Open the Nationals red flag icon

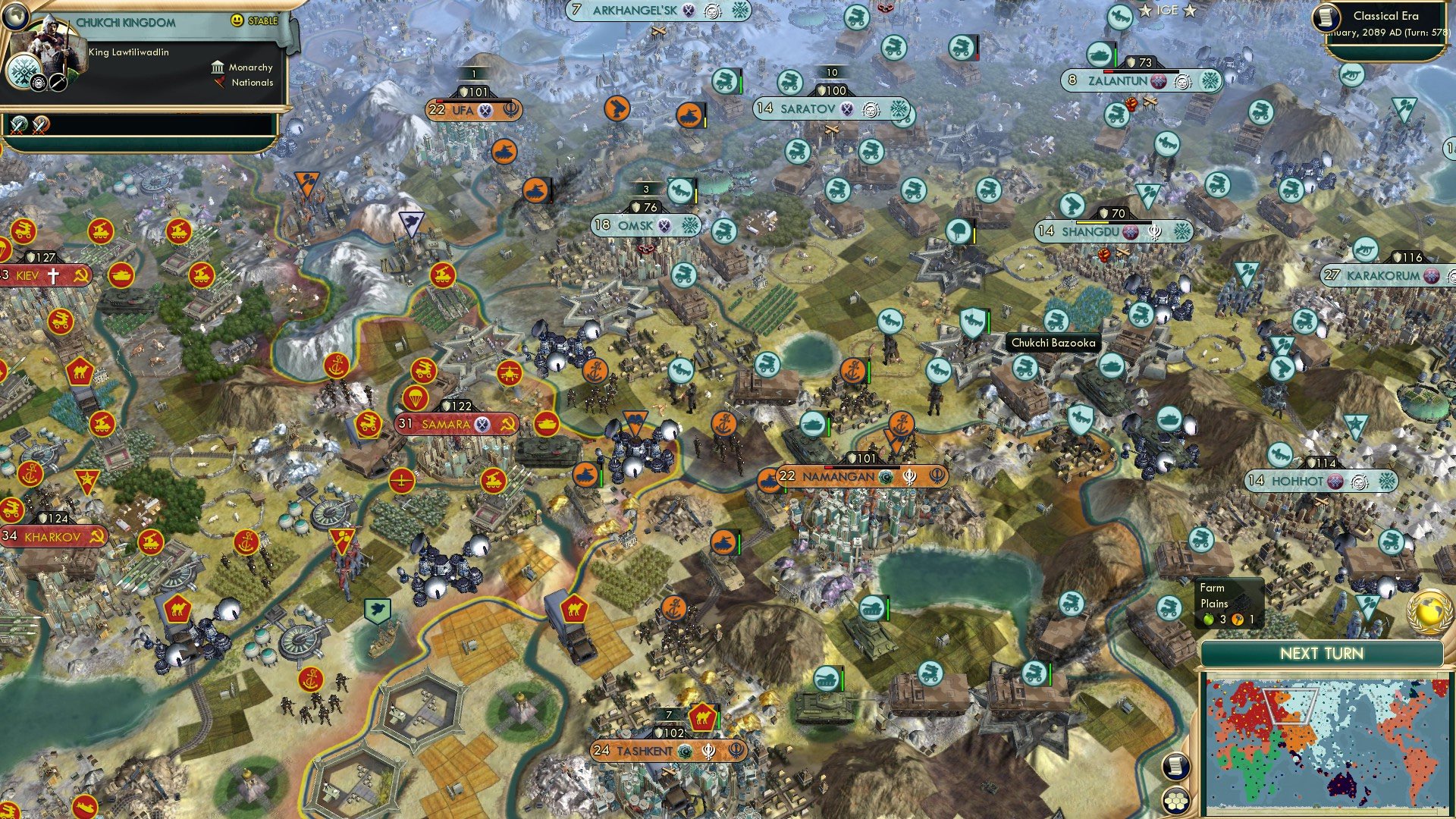(219, 83)
